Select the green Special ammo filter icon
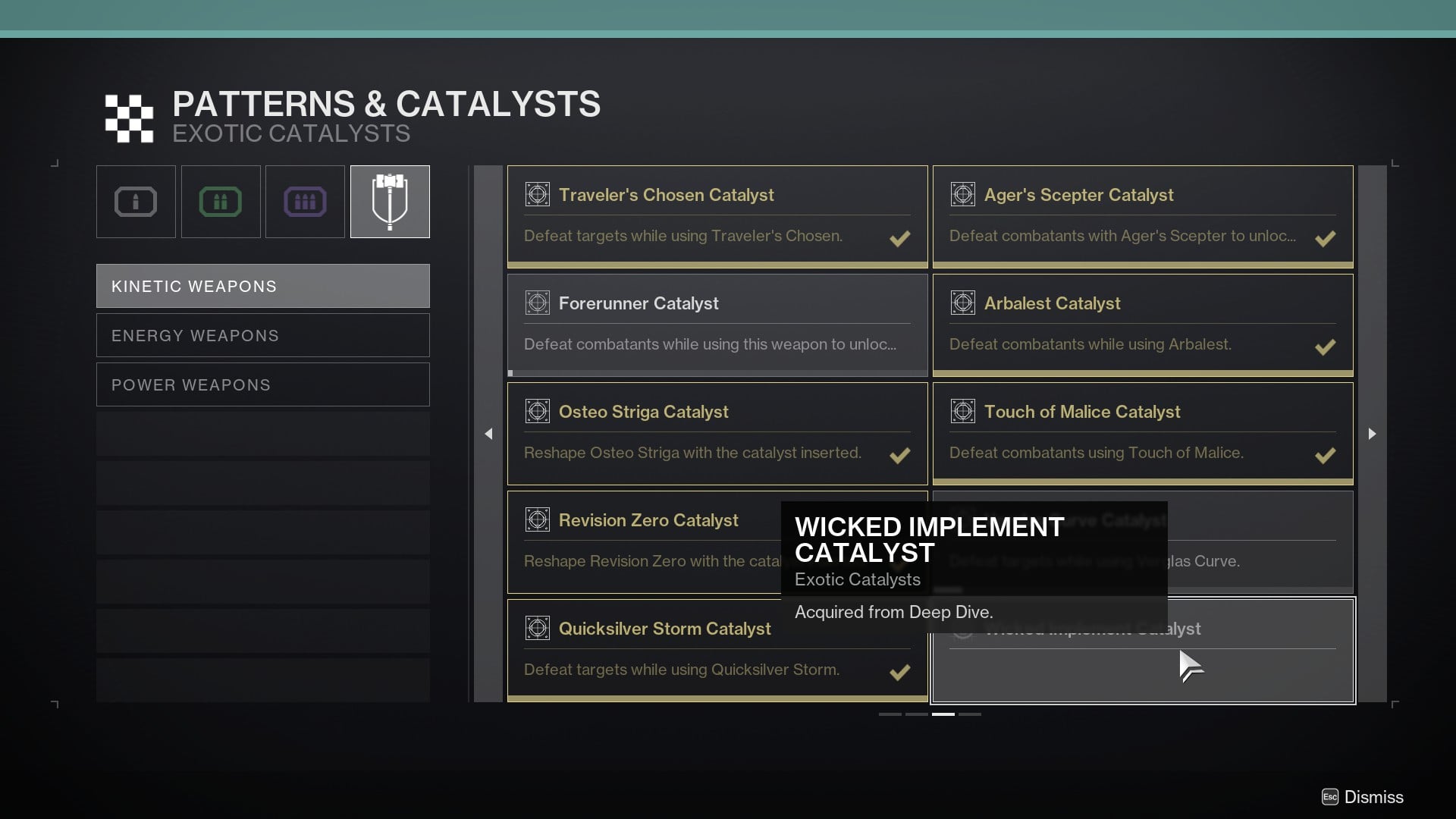The width and height of the screenshot is (1456, 819). pyautogui.click(x=221, y=201)
